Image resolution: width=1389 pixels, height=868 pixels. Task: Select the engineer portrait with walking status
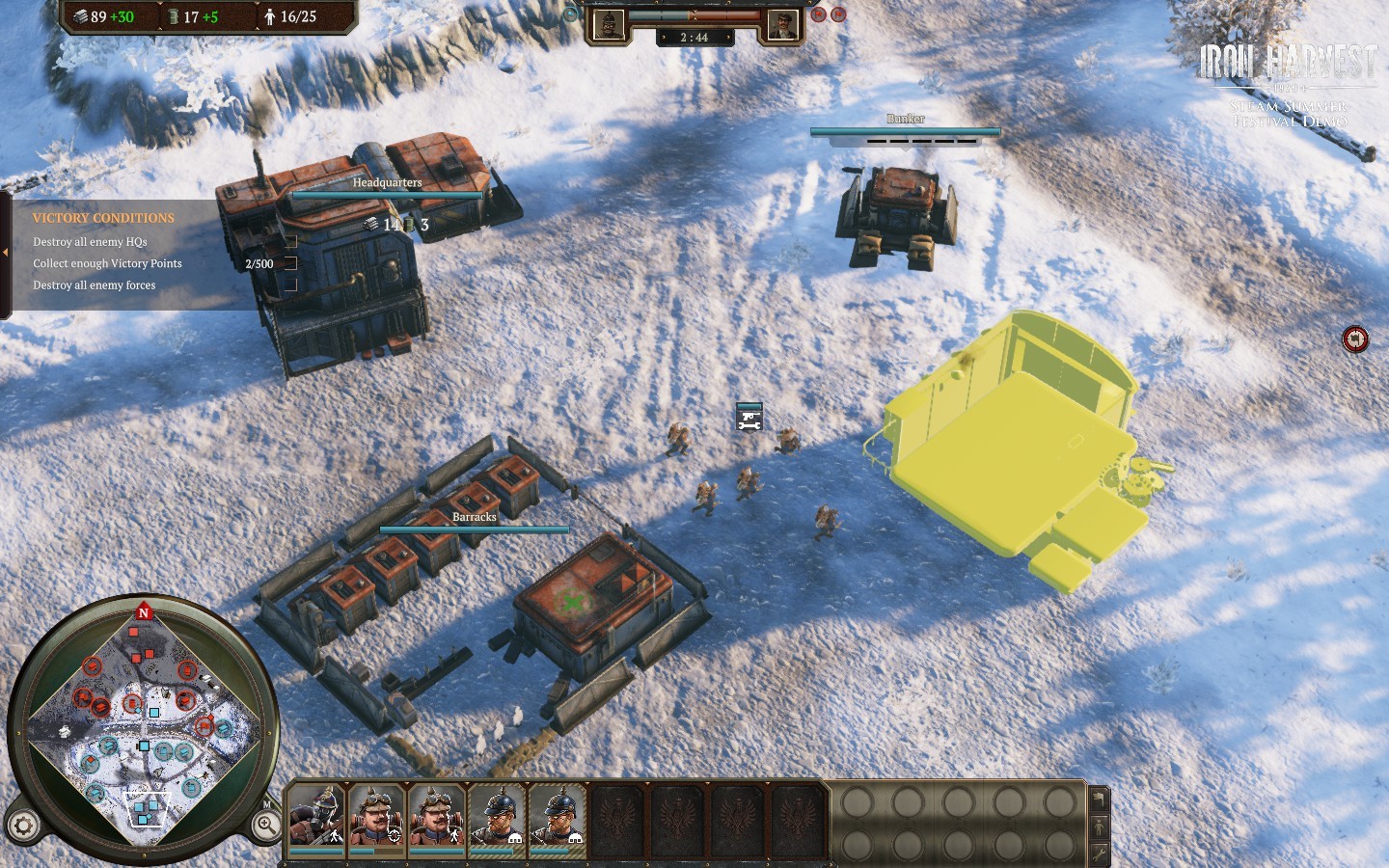pos(436,816)
